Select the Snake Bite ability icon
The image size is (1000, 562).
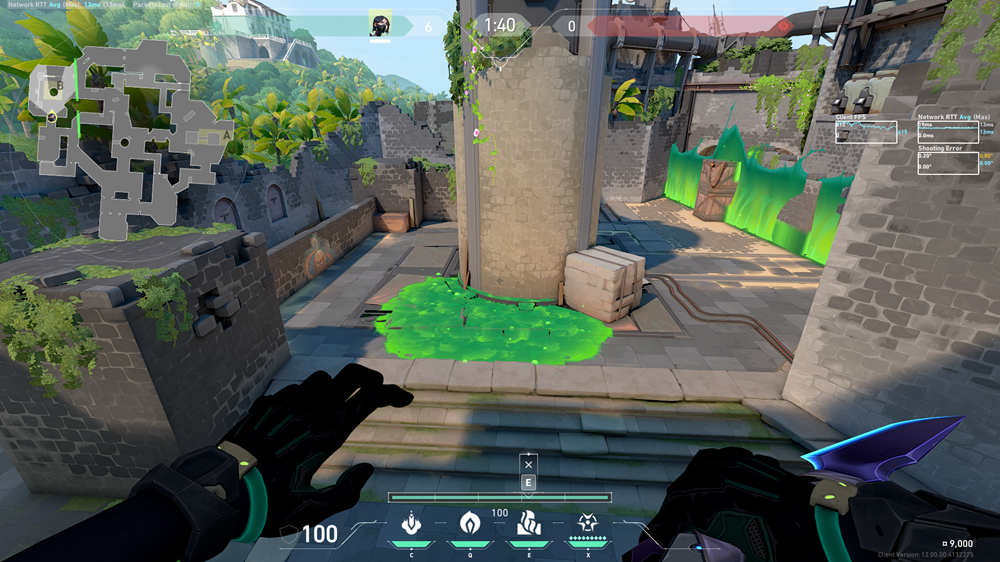(410, 523)
